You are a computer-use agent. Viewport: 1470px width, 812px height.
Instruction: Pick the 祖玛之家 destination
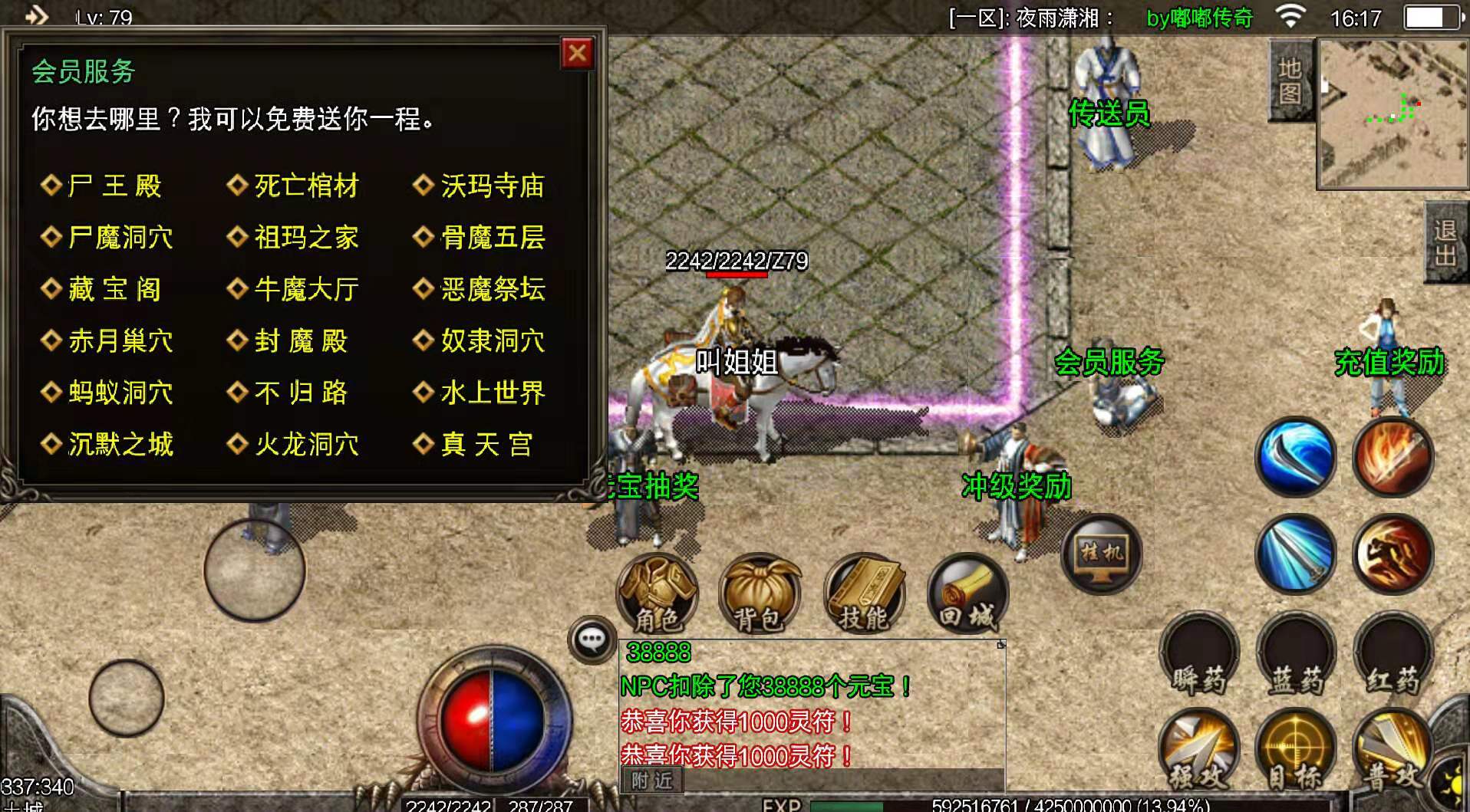(305, 238)
